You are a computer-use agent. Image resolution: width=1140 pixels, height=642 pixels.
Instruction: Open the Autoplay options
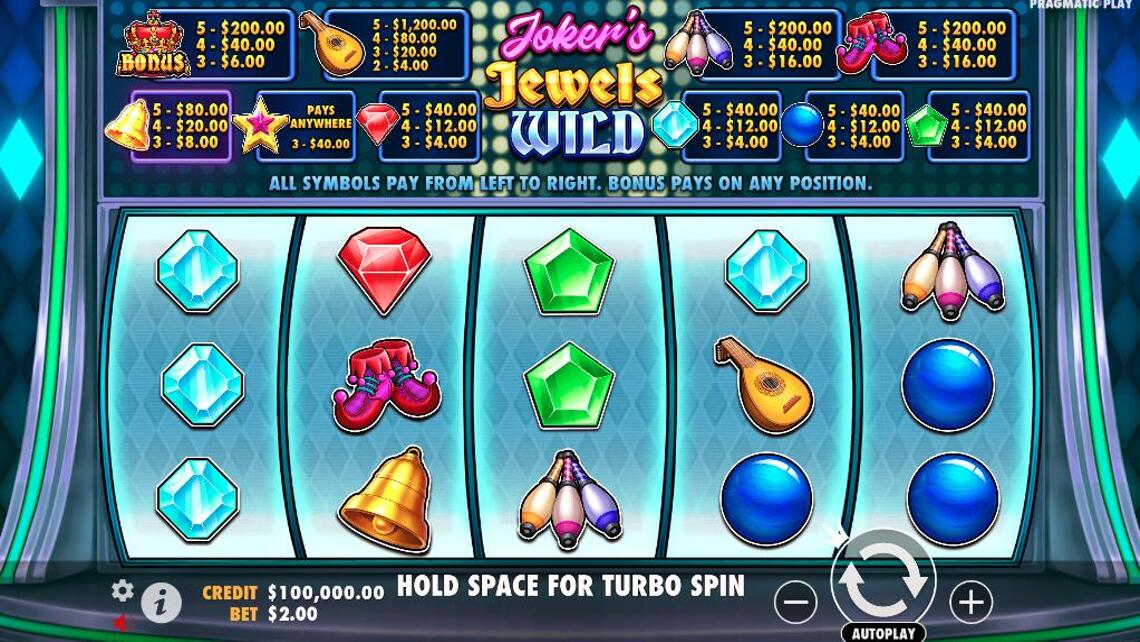pos(883,633)
